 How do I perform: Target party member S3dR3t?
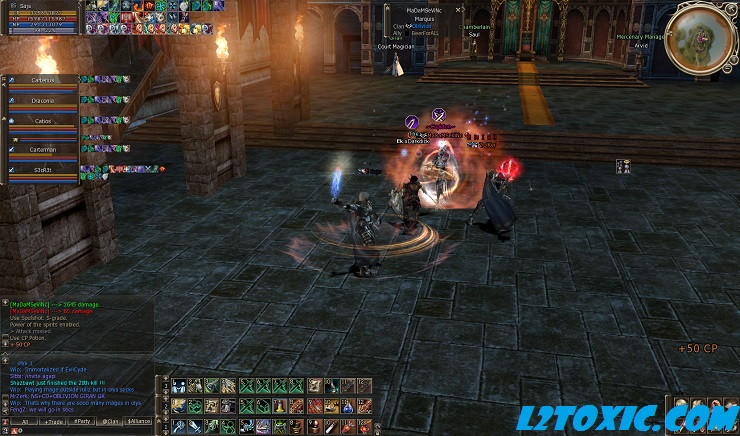[x=42, y=170]
